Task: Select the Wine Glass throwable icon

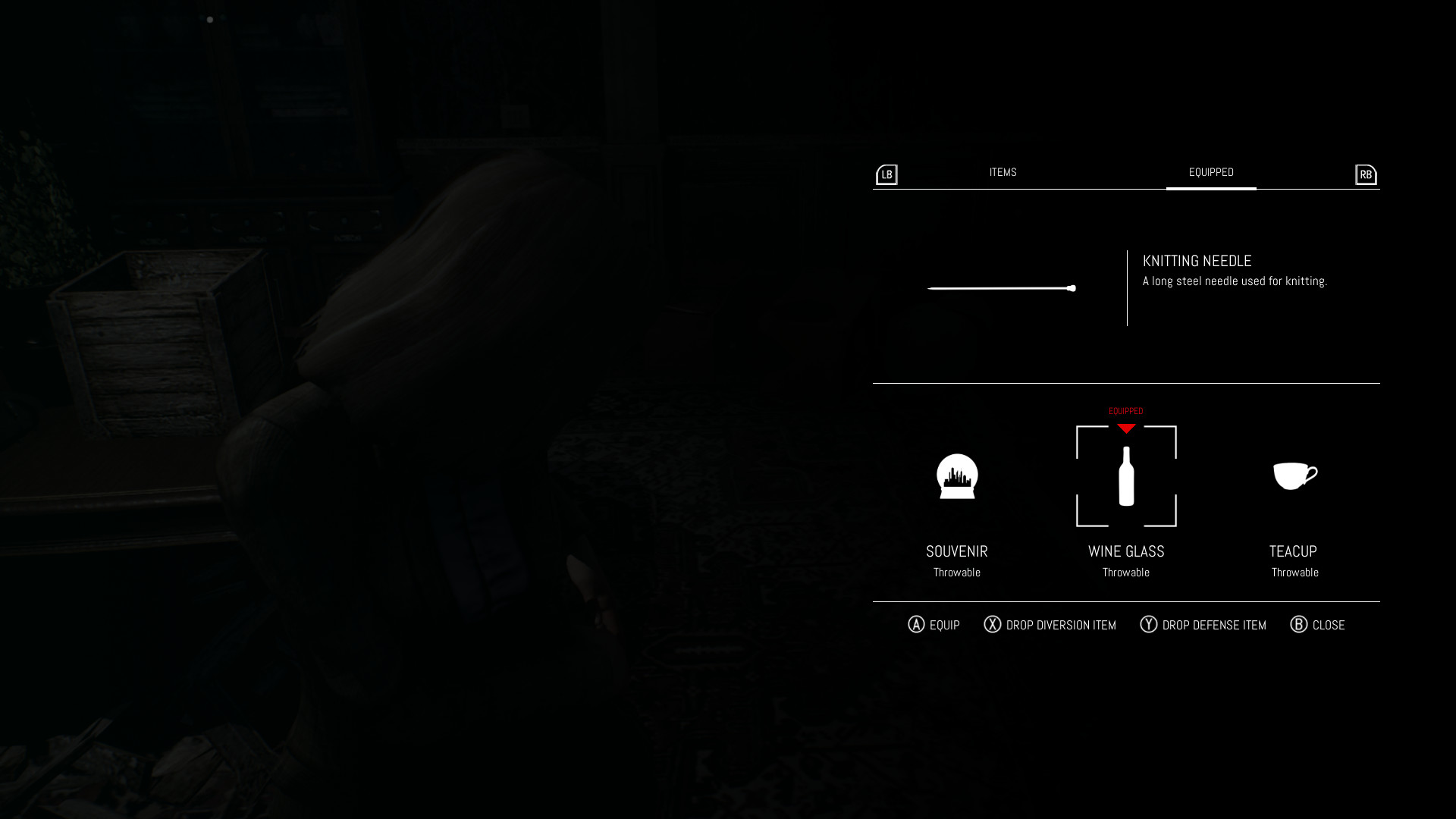Action: 1125,476
